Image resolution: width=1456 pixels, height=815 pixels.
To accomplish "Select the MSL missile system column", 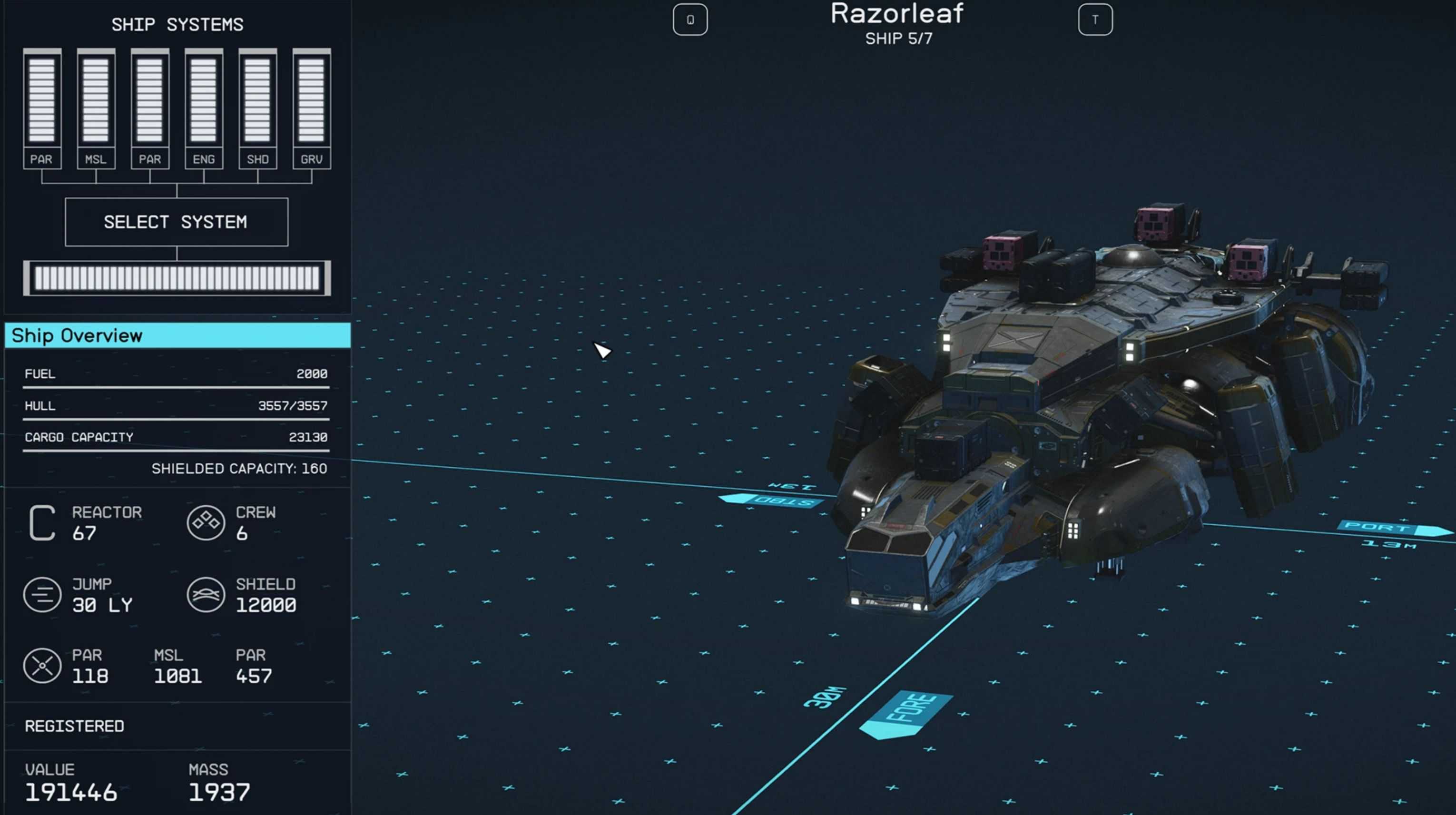I will point(96,108).
